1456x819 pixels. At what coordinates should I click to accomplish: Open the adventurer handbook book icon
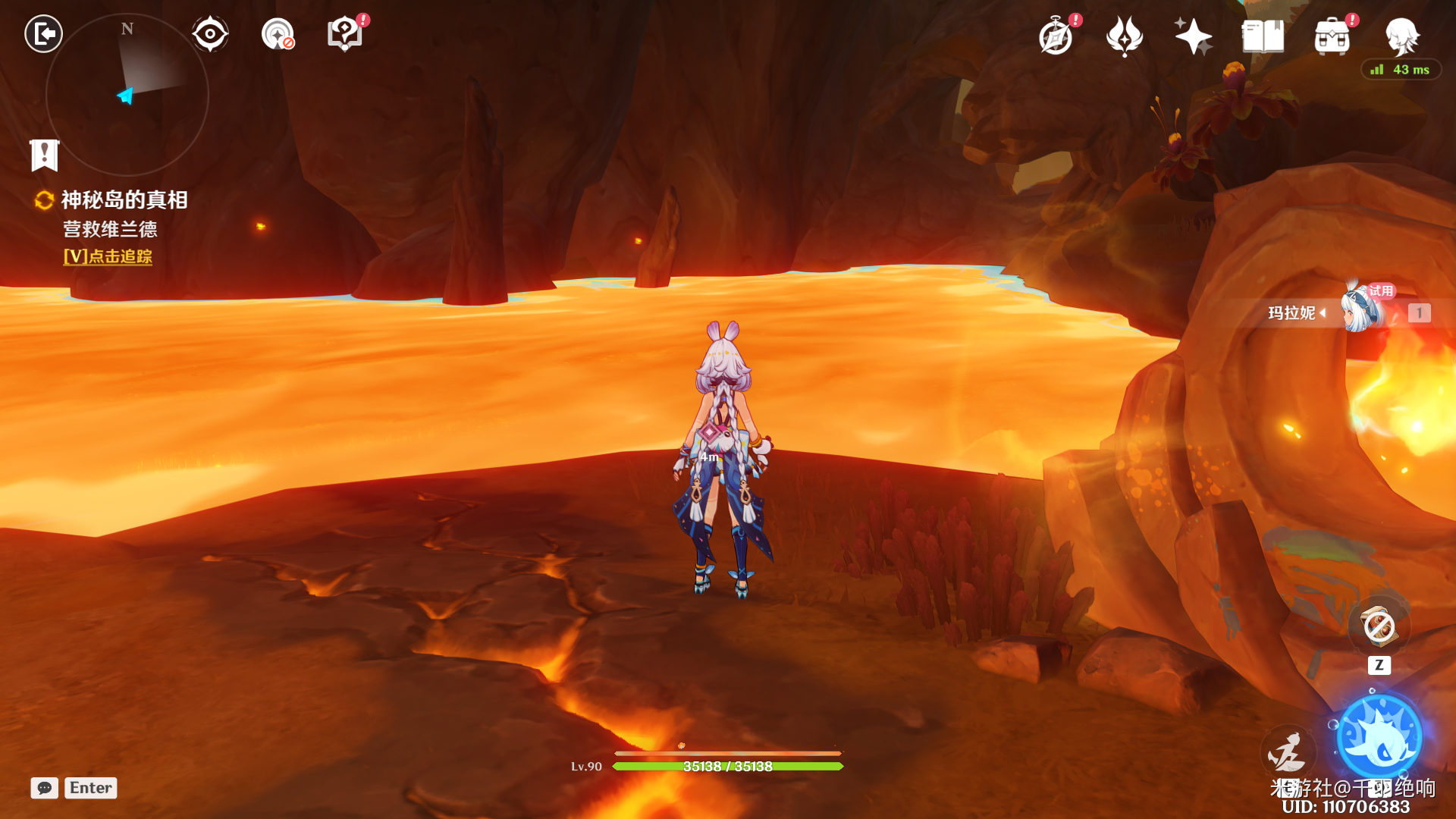tap(1263, 36)
